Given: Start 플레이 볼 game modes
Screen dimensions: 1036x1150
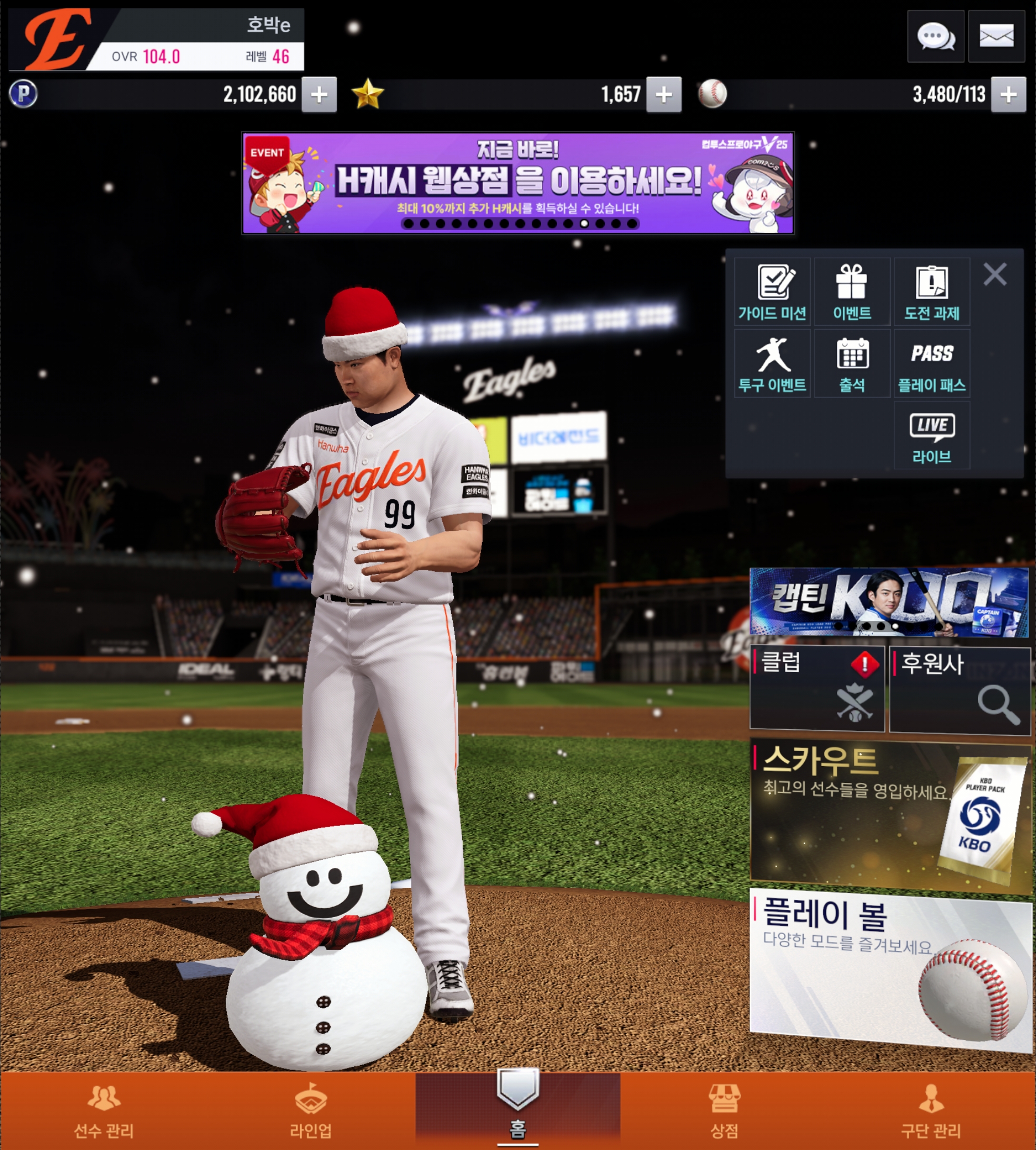Looking at the screenshot, I should [889, 968].
